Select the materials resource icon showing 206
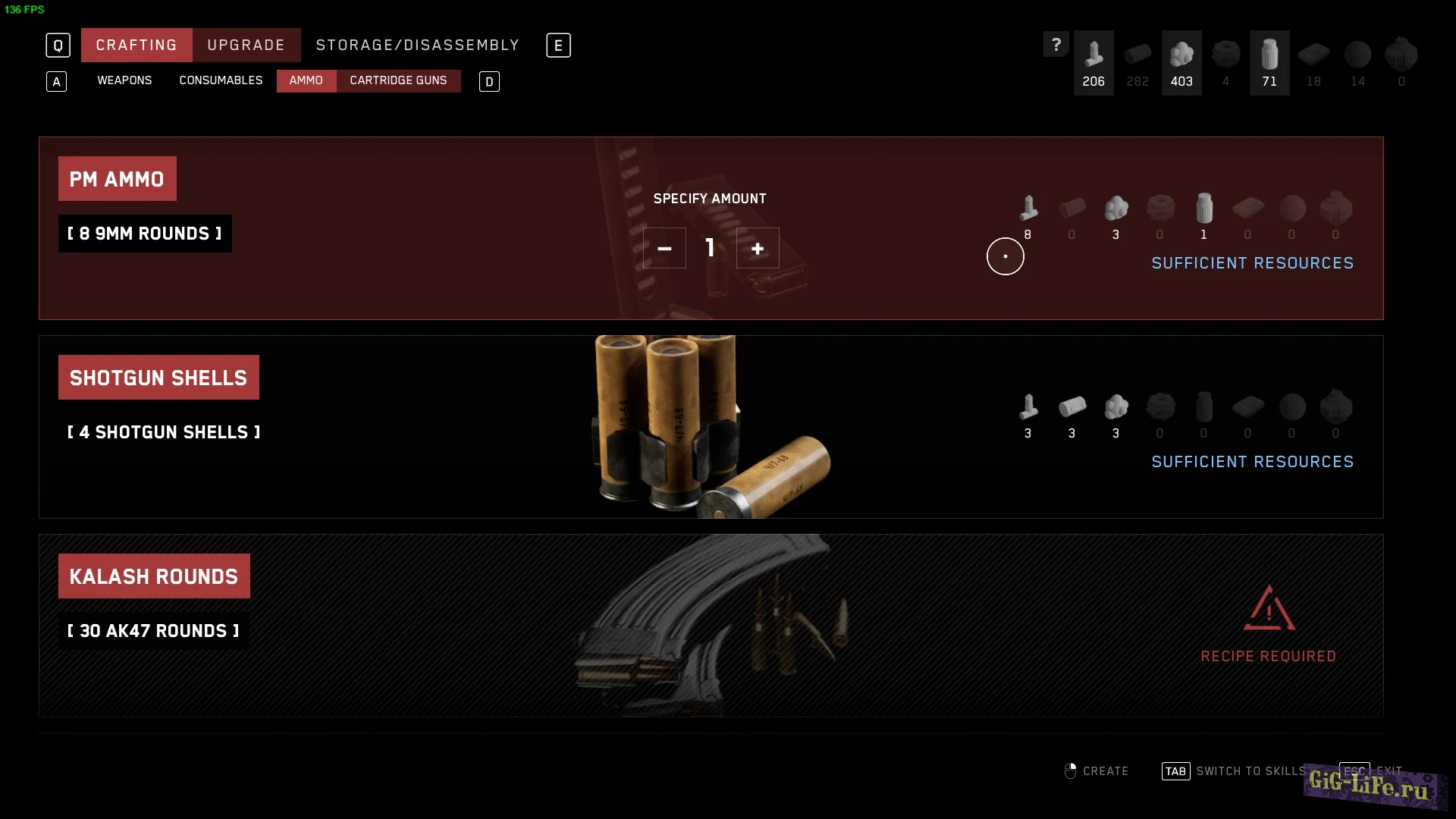Screen dimensions: 1456x819 [x=1094, y=62]
